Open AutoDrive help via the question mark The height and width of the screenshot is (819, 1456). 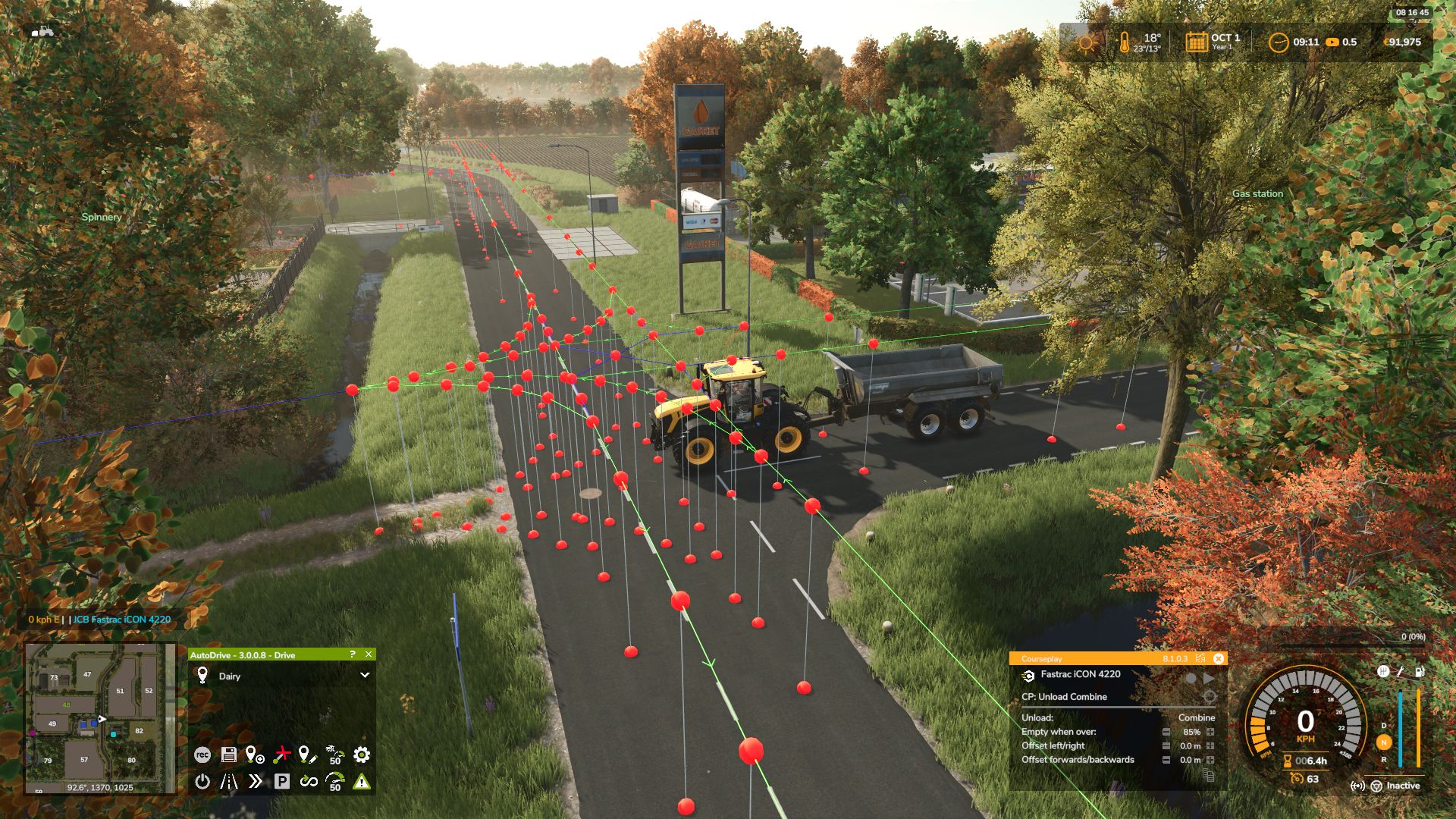(352, 654)
